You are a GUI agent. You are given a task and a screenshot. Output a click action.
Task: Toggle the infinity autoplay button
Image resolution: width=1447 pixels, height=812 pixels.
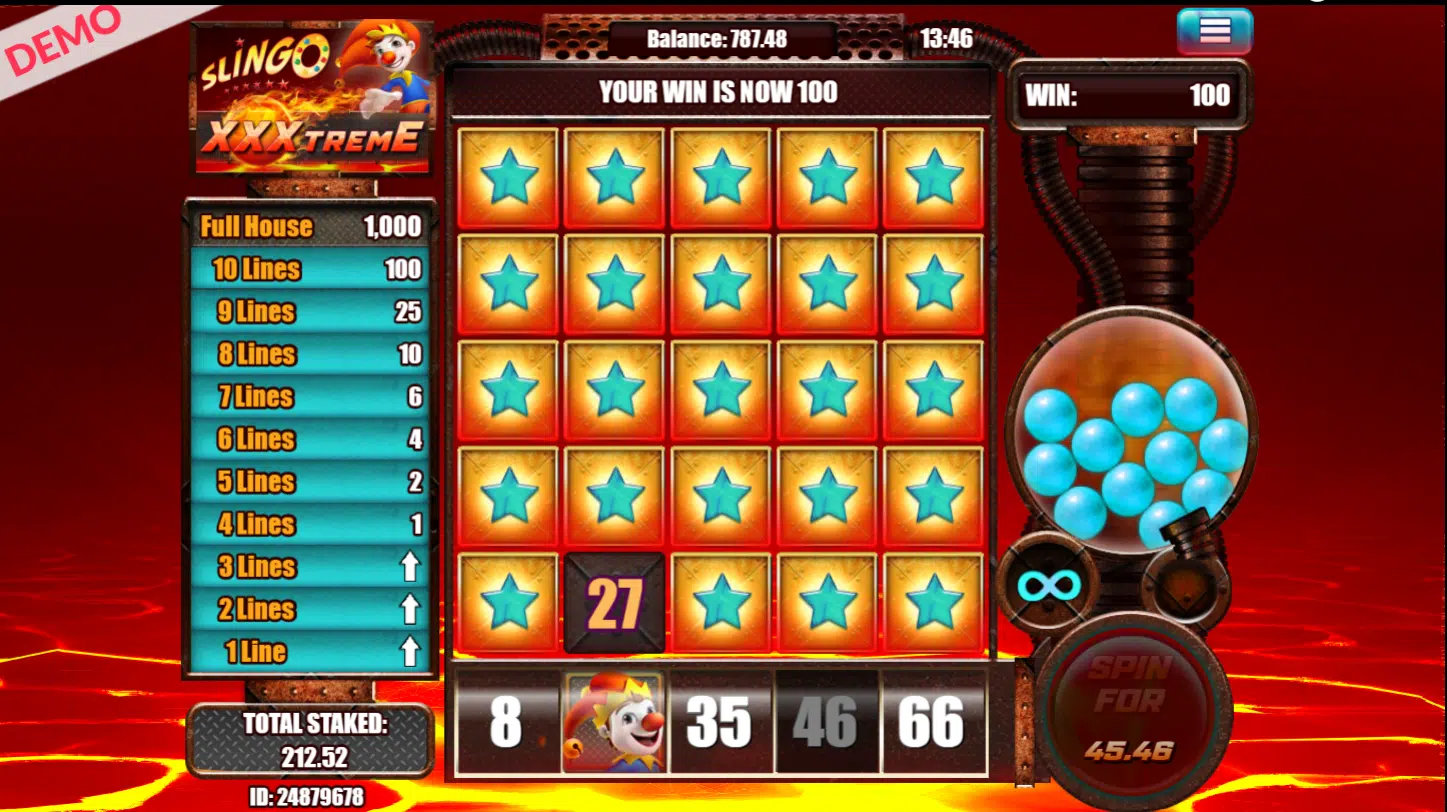pyautogui.click(x=1047, y=586)
